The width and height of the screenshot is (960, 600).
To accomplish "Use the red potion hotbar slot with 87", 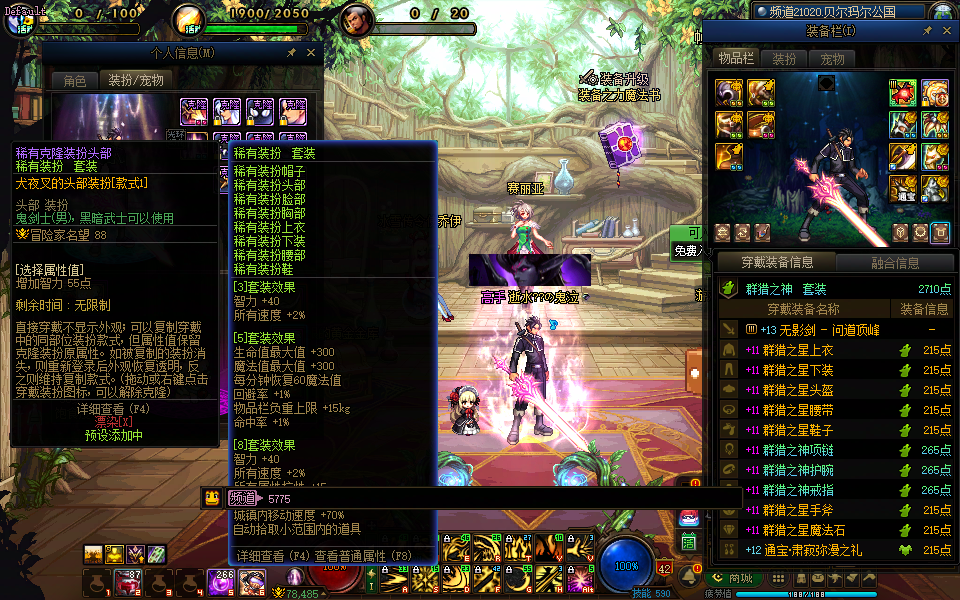I will click(128, 583).
